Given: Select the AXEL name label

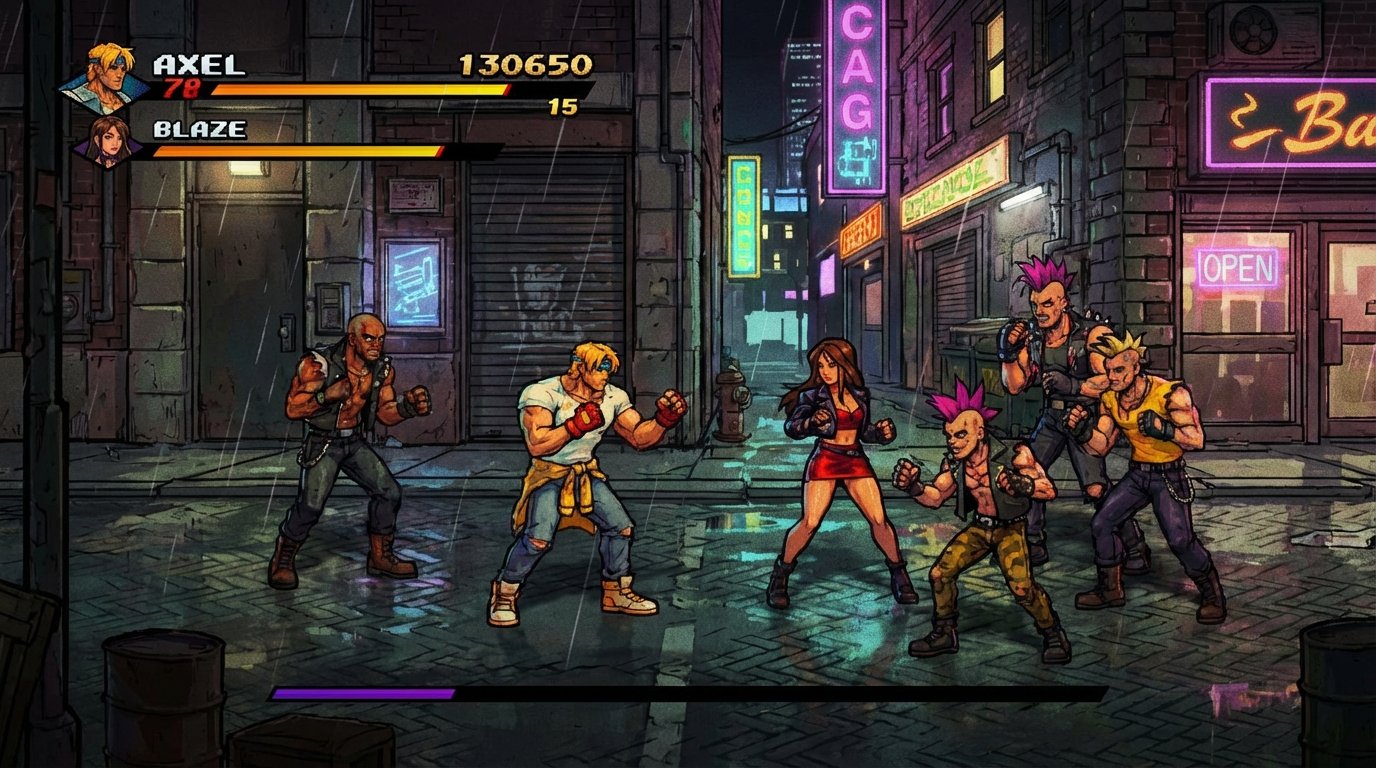Looking at the screenshot, I should click(x=200, y=63).
